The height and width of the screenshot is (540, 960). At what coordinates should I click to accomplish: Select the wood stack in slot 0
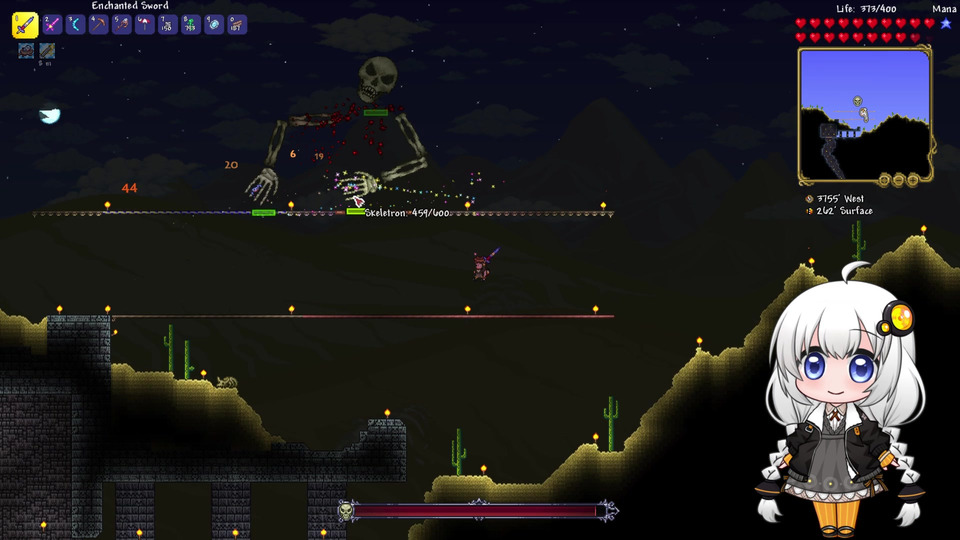(236, 25)
